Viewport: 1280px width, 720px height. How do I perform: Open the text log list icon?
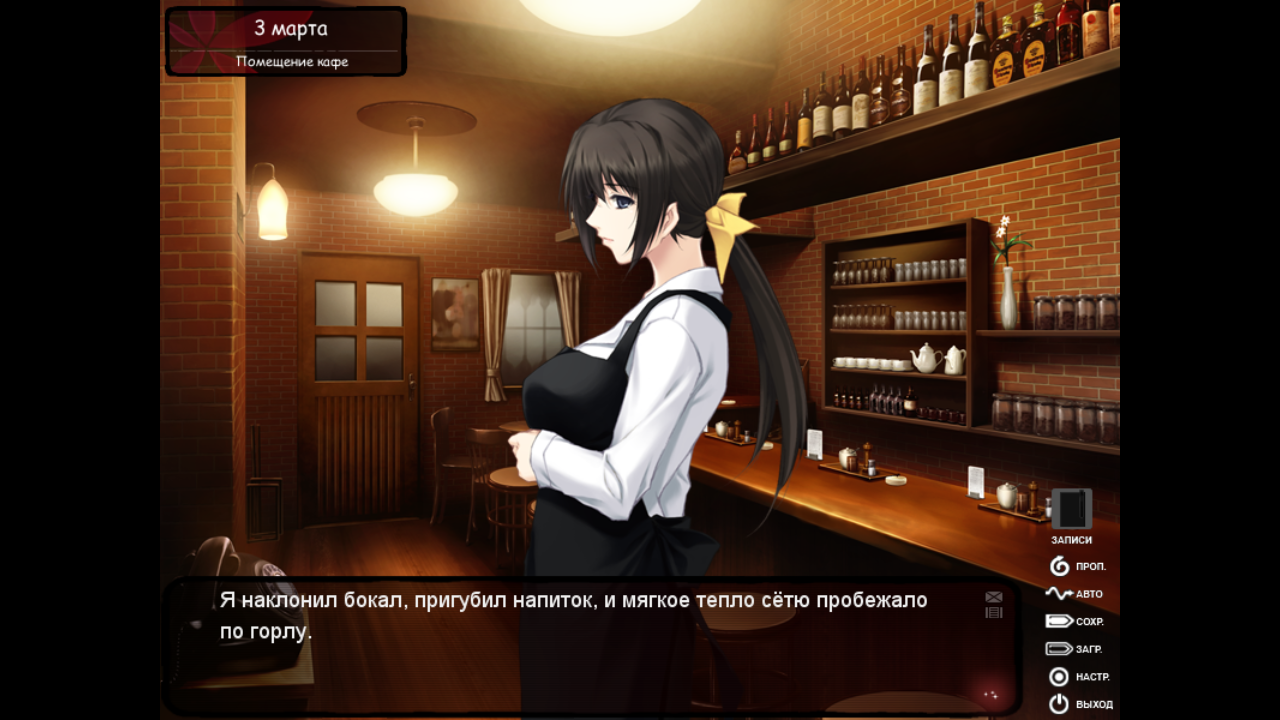click(x=993, y=612)
